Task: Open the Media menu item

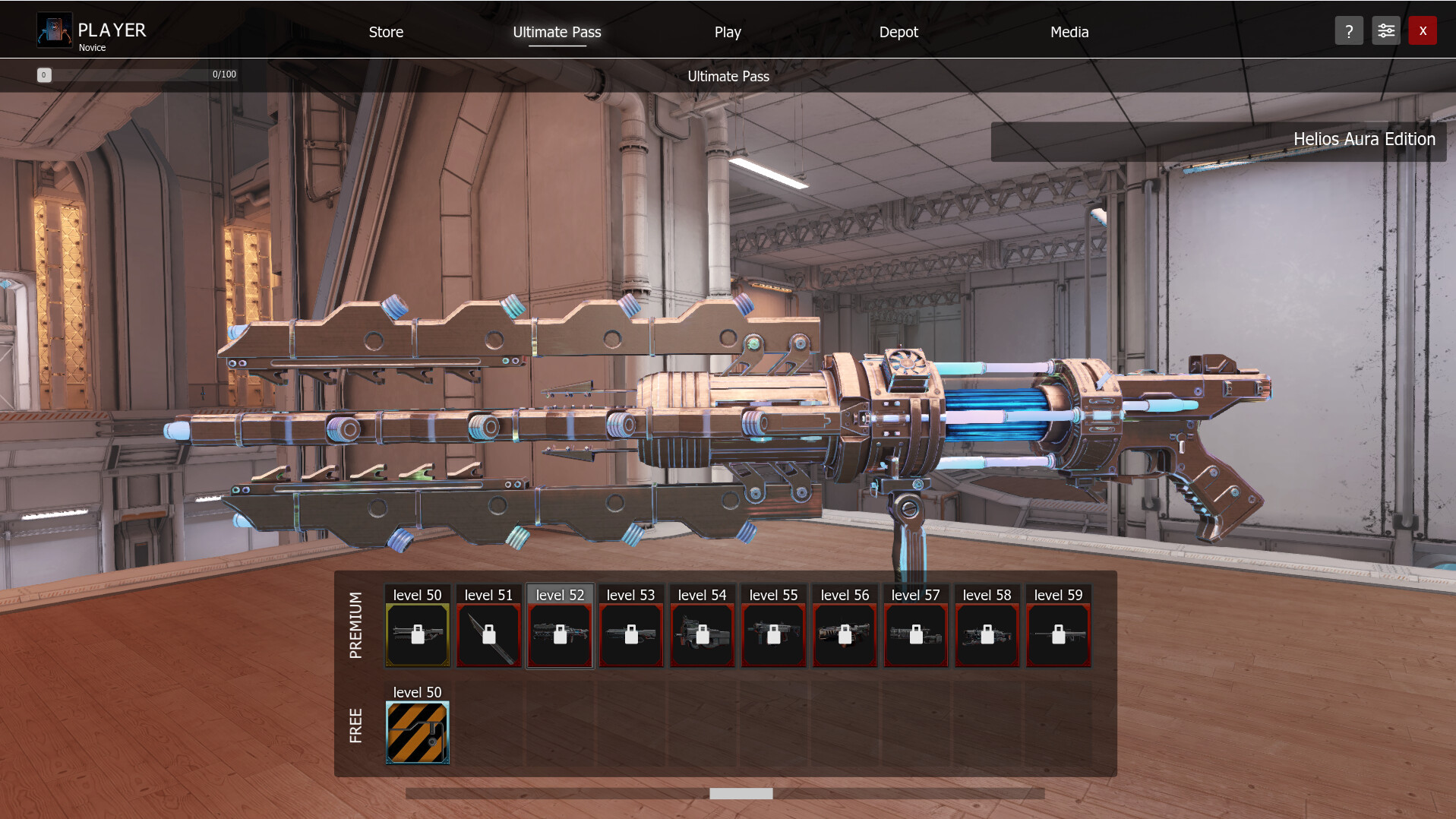Action: point(1069,32)
